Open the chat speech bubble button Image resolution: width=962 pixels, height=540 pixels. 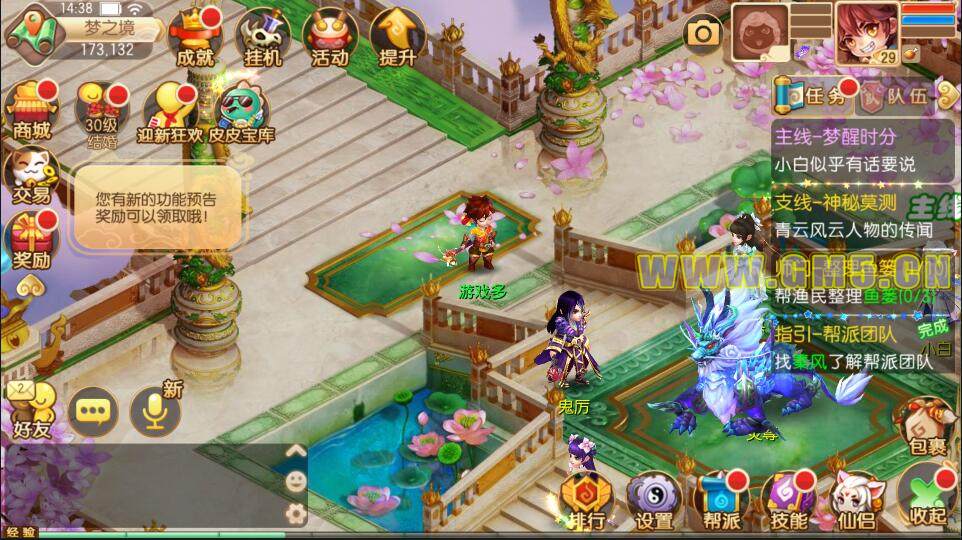[93, 411]
